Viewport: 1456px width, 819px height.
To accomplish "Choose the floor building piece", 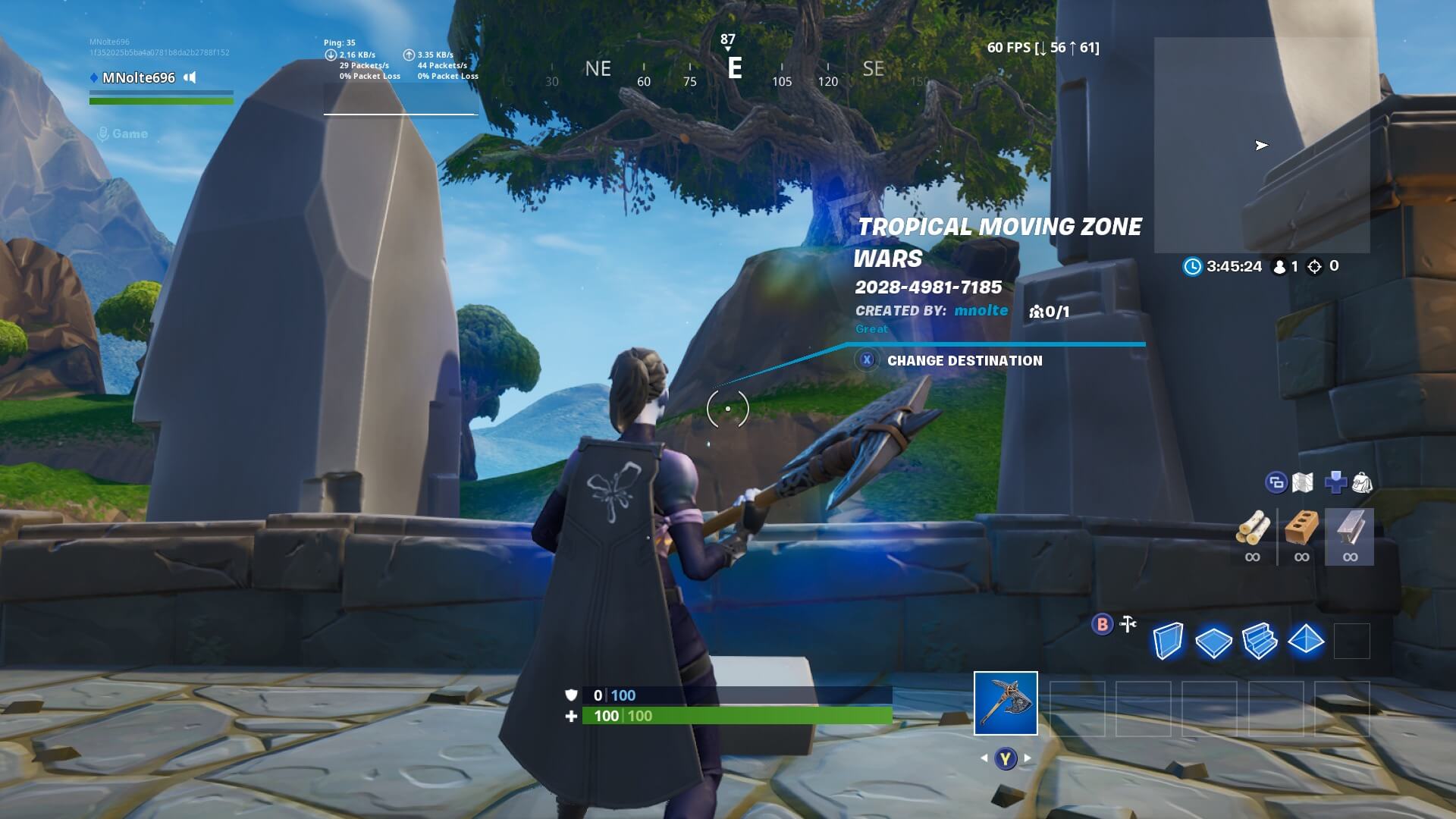I will (1213, 642).
